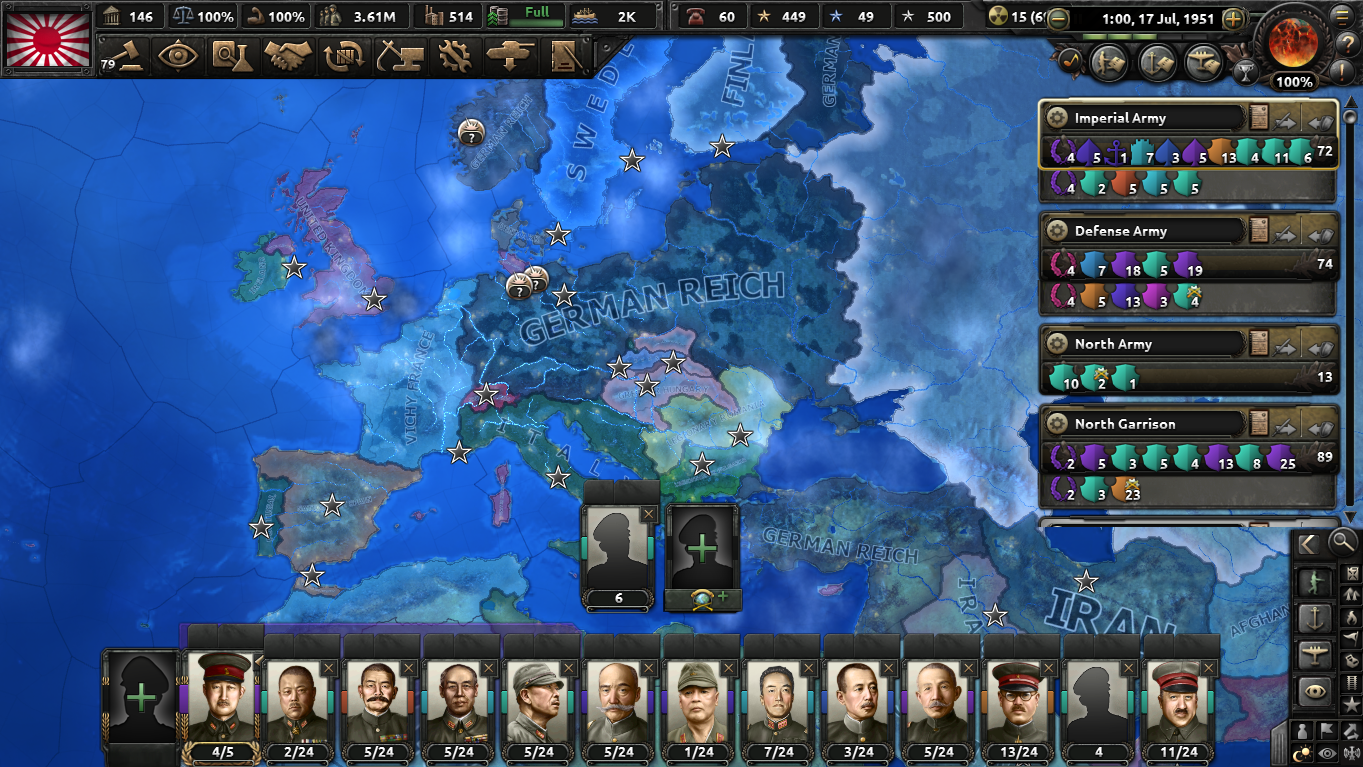
Task: Switch to naval view with the anchor icon
Action: 1316,618
